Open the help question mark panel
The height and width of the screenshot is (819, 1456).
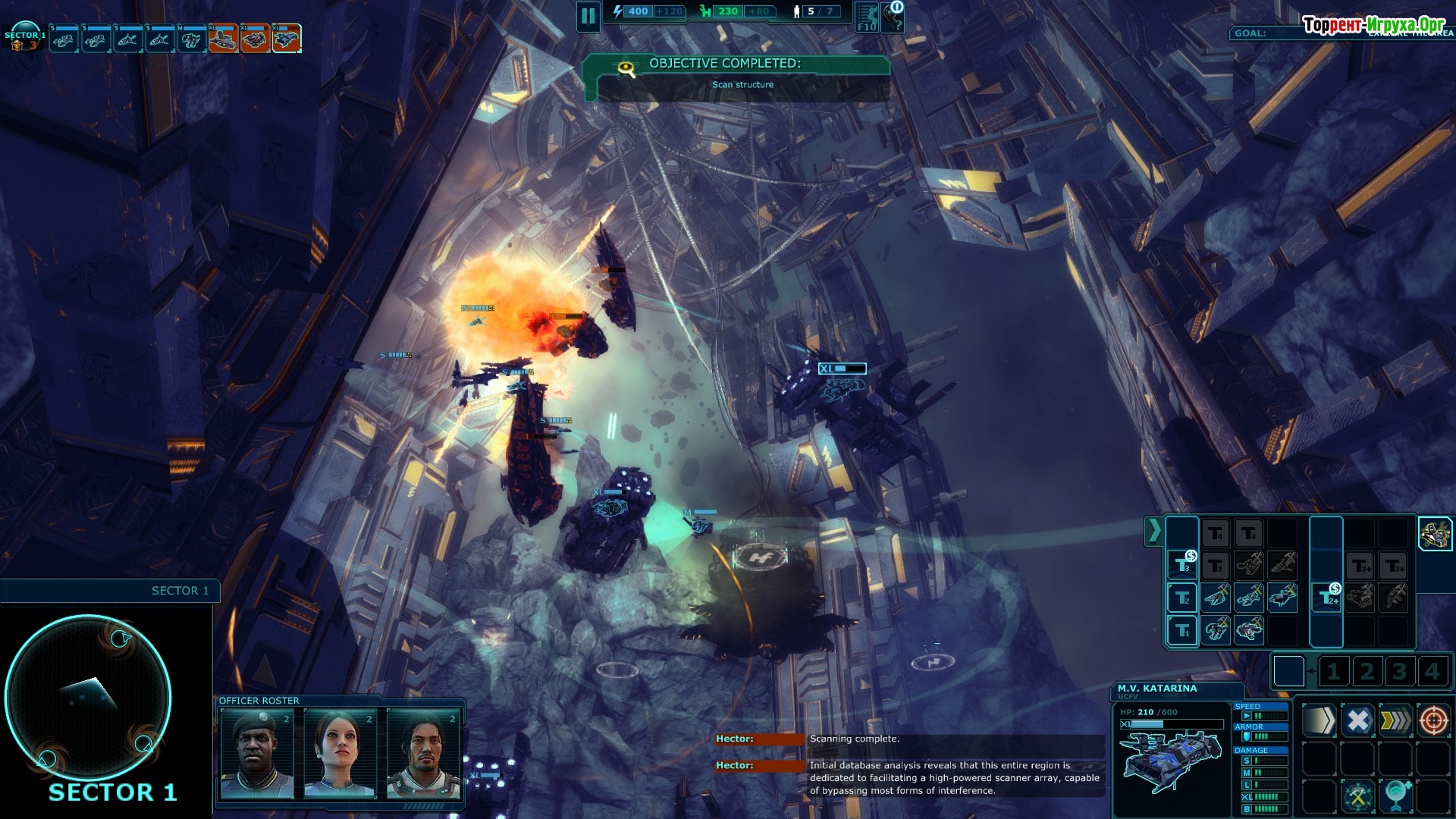[x=896, y=17]
